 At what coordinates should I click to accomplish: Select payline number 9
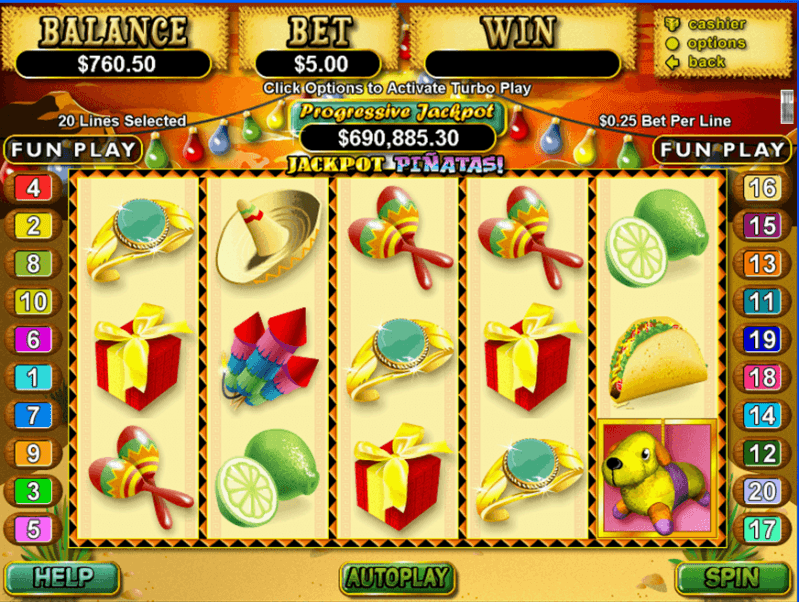(33, 453)
